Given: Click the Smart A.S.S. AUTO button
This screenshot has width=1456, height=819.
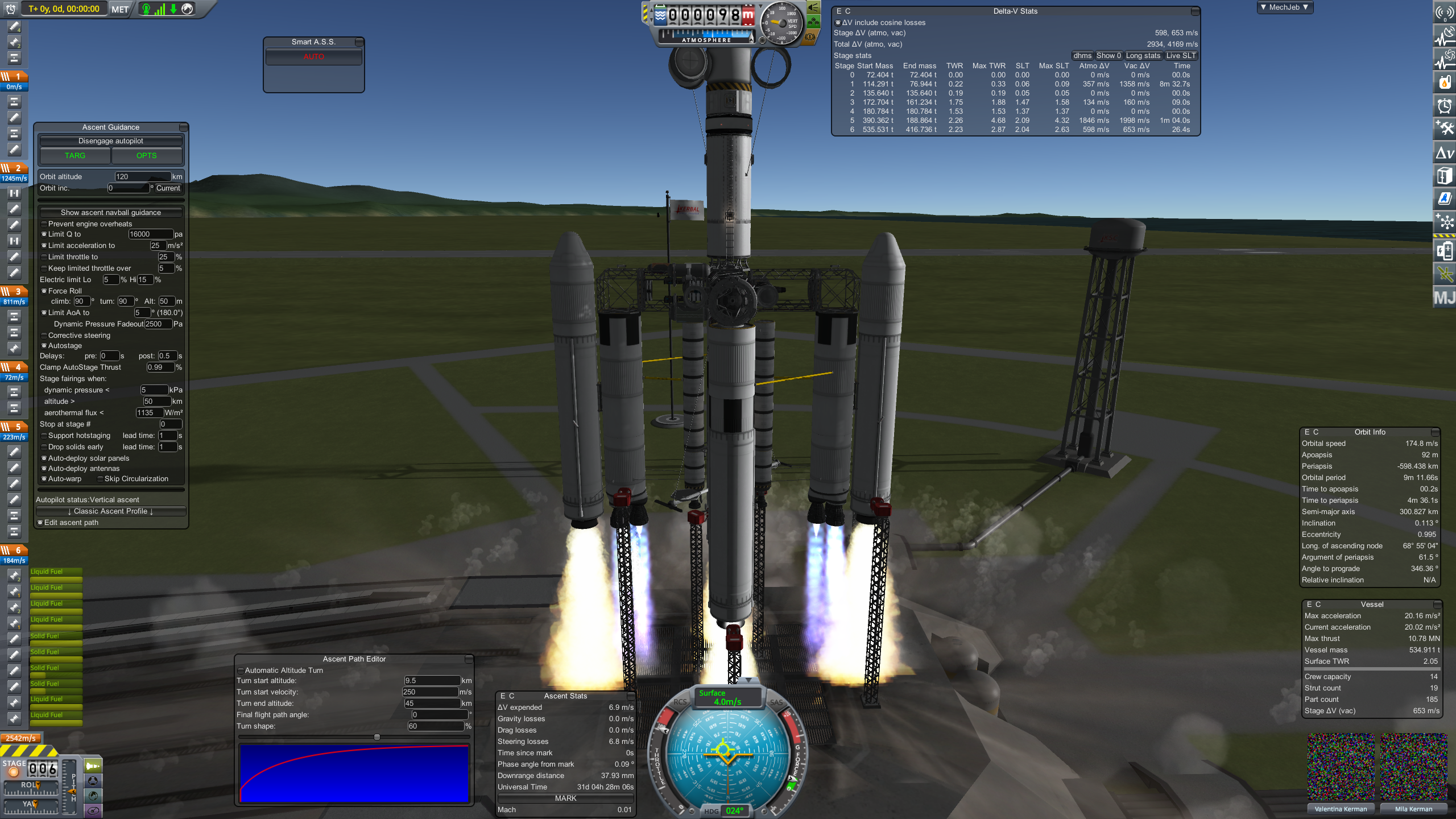Looking at the screenshot, I should click(313, 57).
